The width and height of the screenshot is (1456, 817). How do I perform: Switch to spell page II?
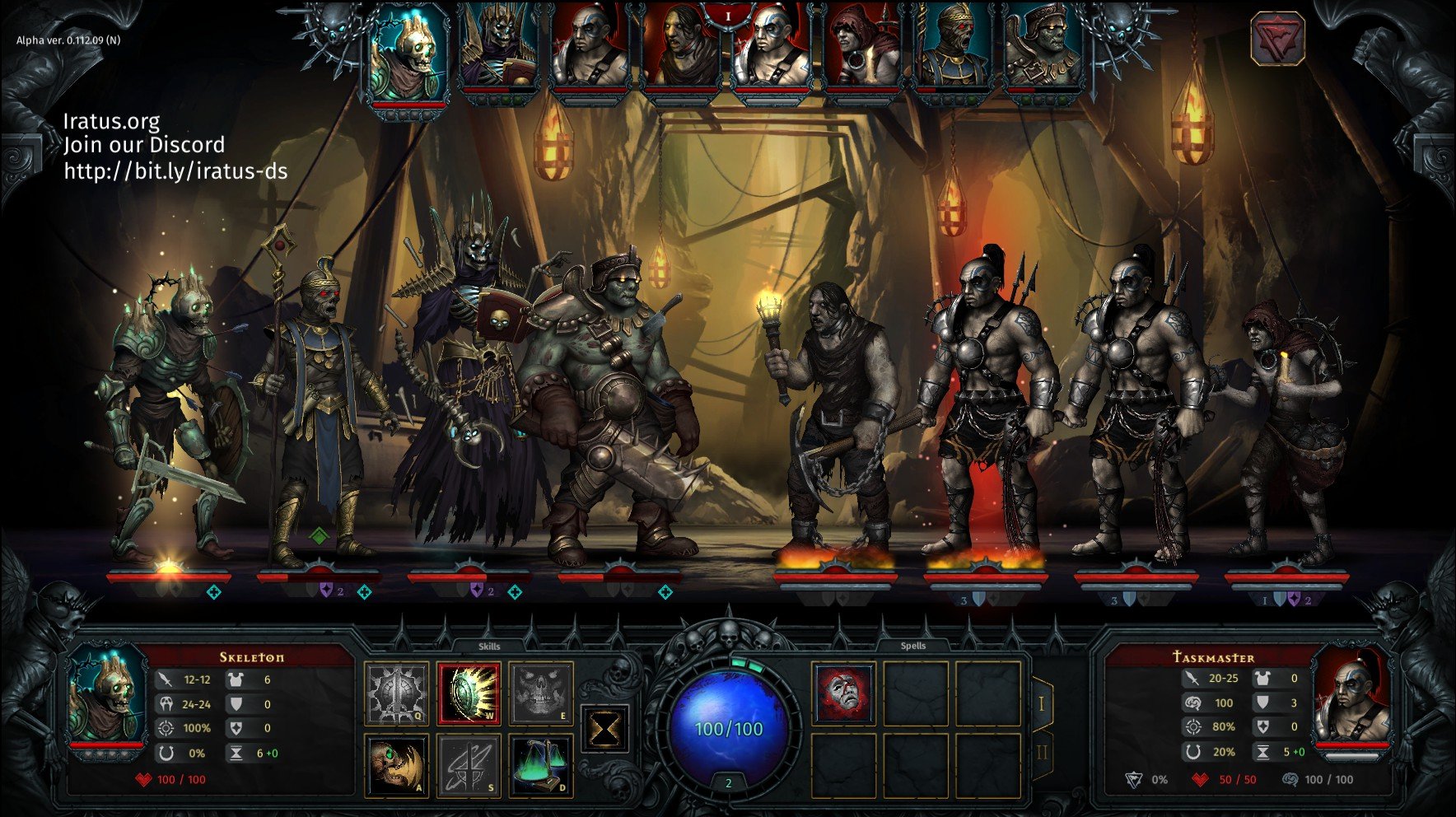1042,753
